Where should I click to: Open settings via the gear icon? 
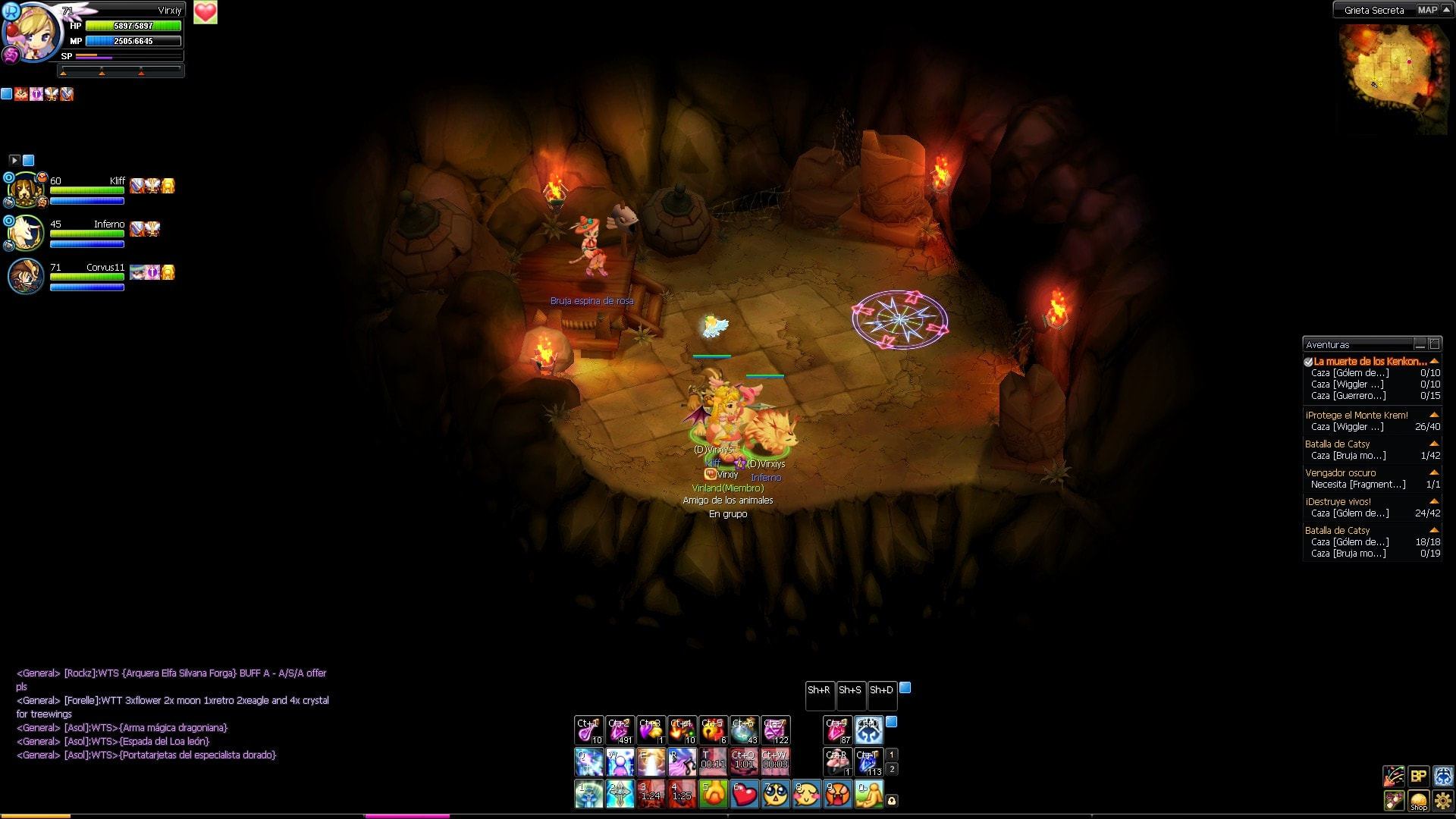tap(1443, 801)
